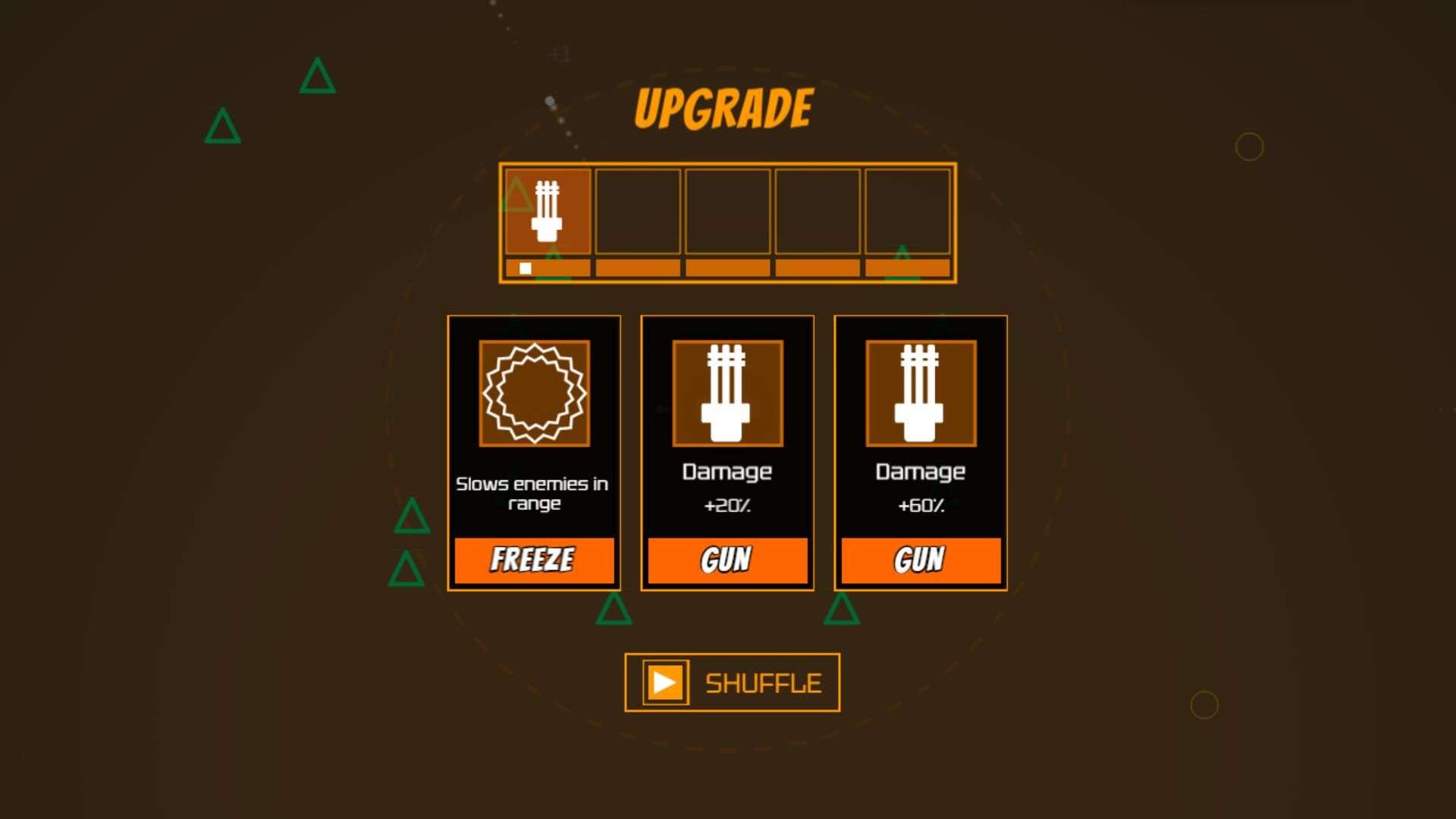Select the equipped gun slot

click(548, 212)
